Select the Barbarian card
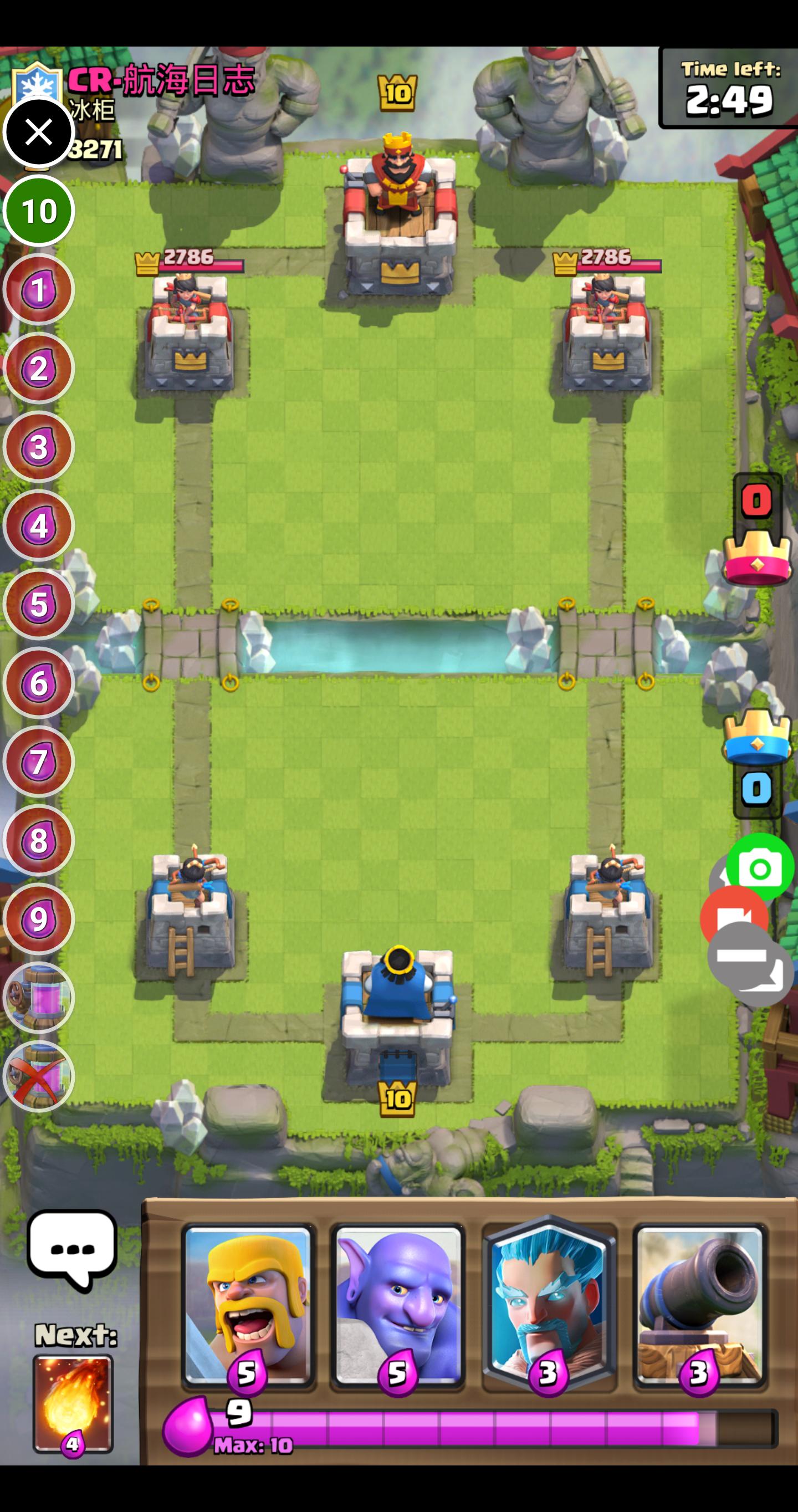The width and height of the screenshot is (798, 1512). click(x=248, y=1307)
